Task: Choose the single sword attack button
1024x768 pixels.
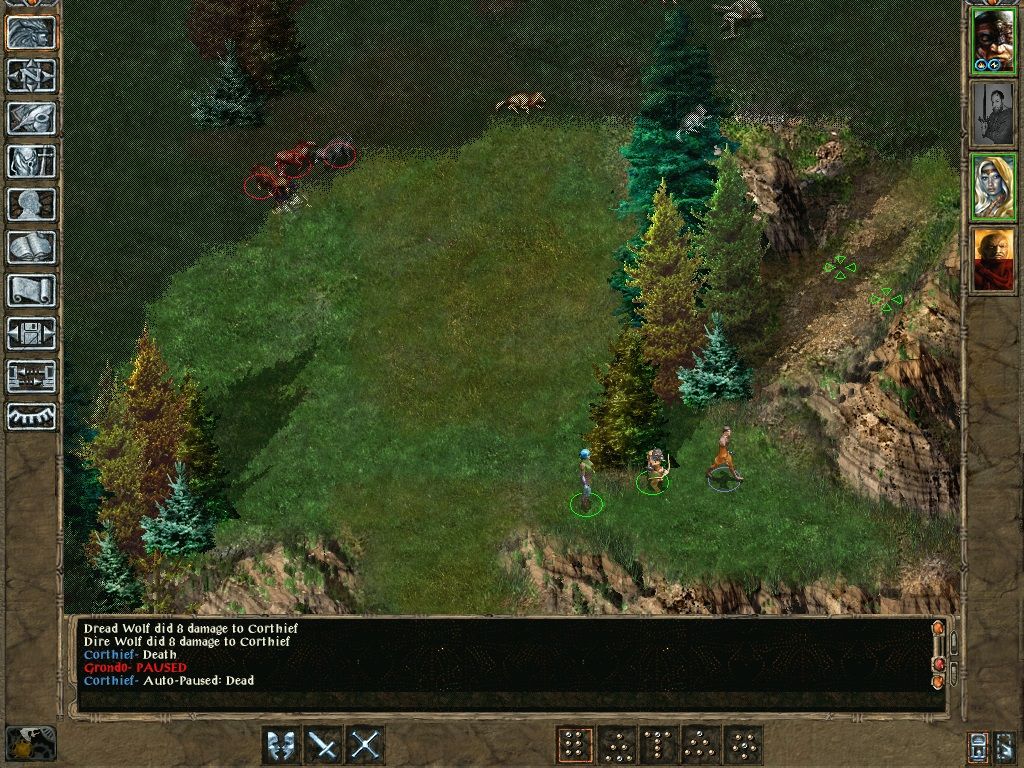Action: pyautogui.click(x=323, y=745)
